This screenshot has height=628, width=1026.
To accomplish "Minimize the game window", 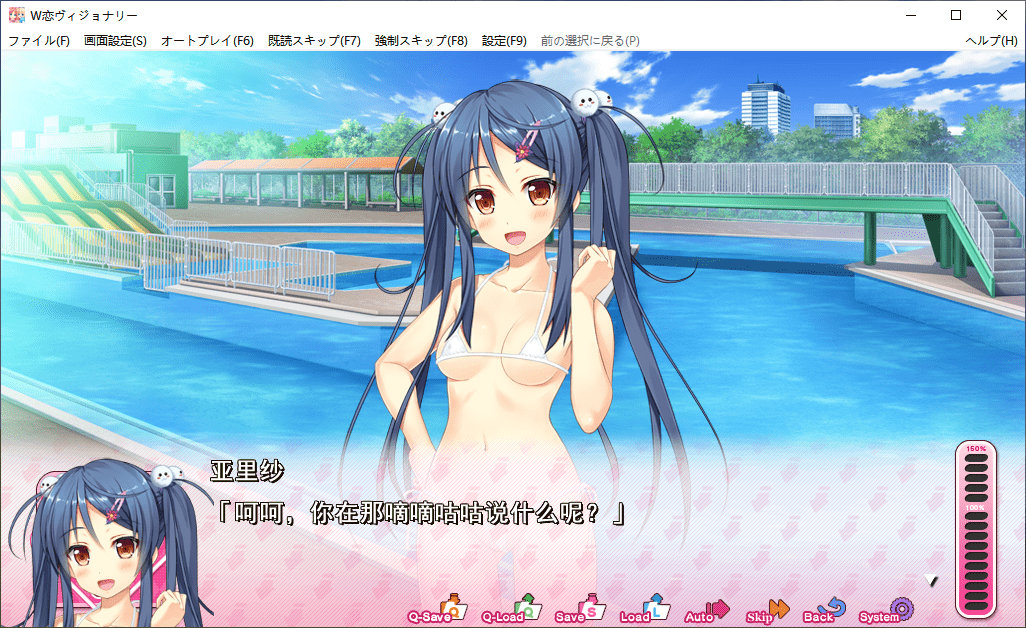I will pos(910,15).
